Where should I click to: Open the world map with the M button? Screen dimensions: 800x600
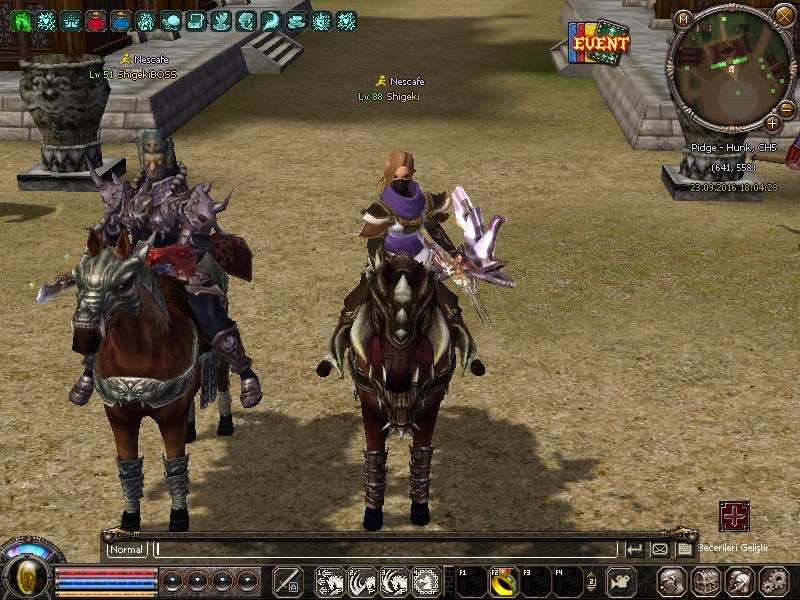(683, 18)
